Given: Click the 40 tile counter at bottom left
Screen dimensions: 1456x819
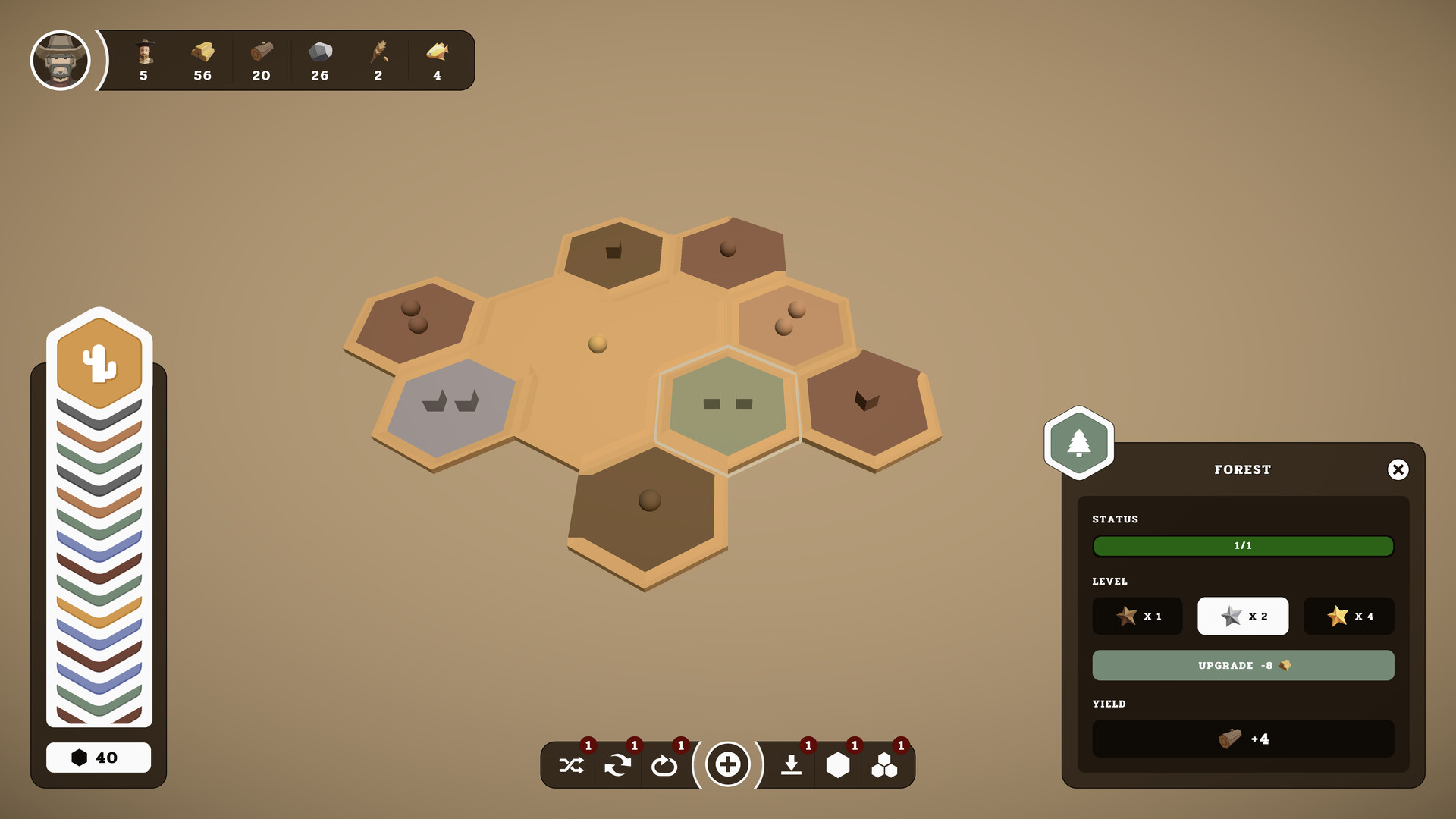Looking at the screenshot, I should pos(99,757).
